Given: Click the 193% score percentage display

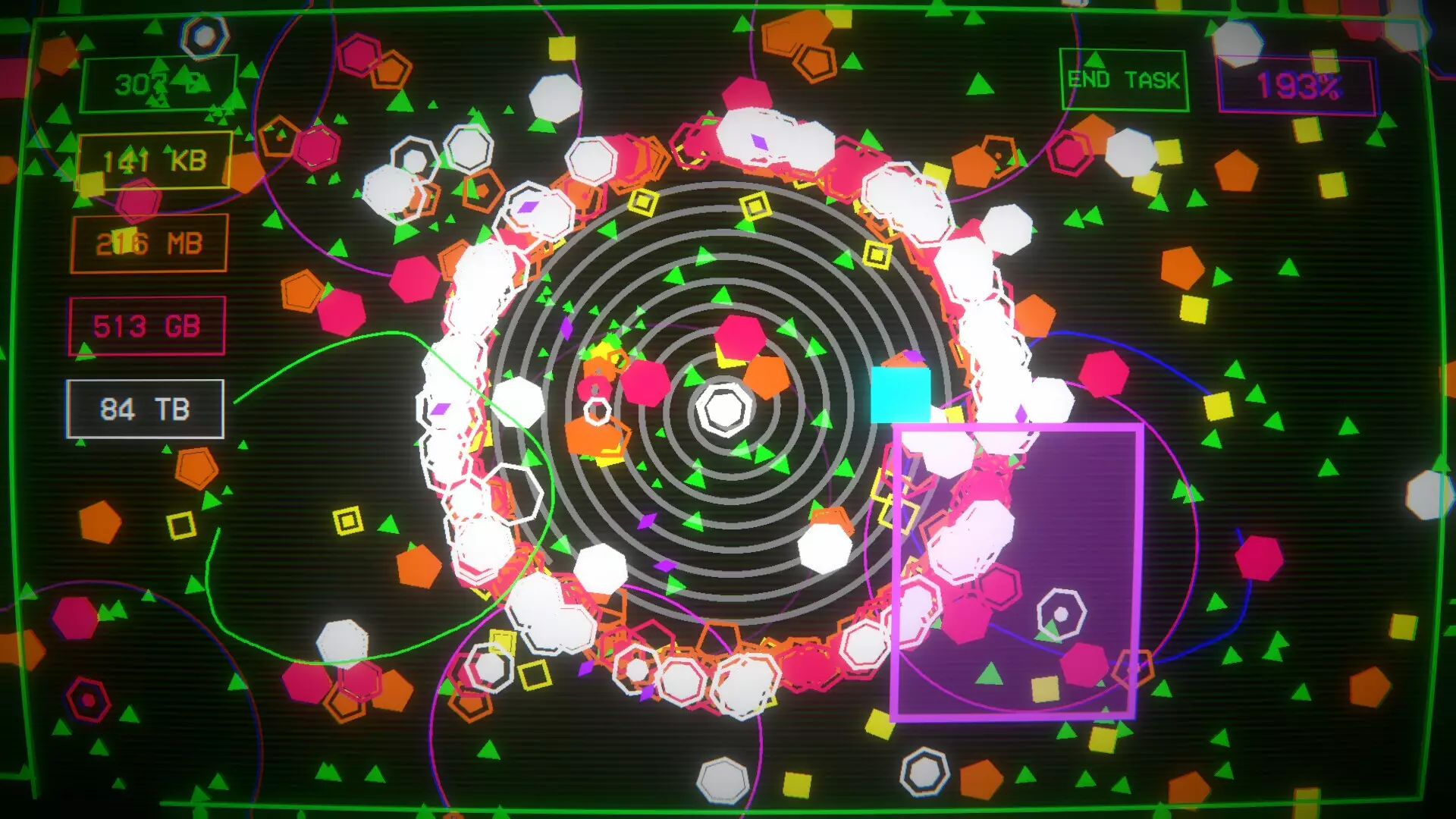Looking at the screenshot, I should pos(1299,85).
